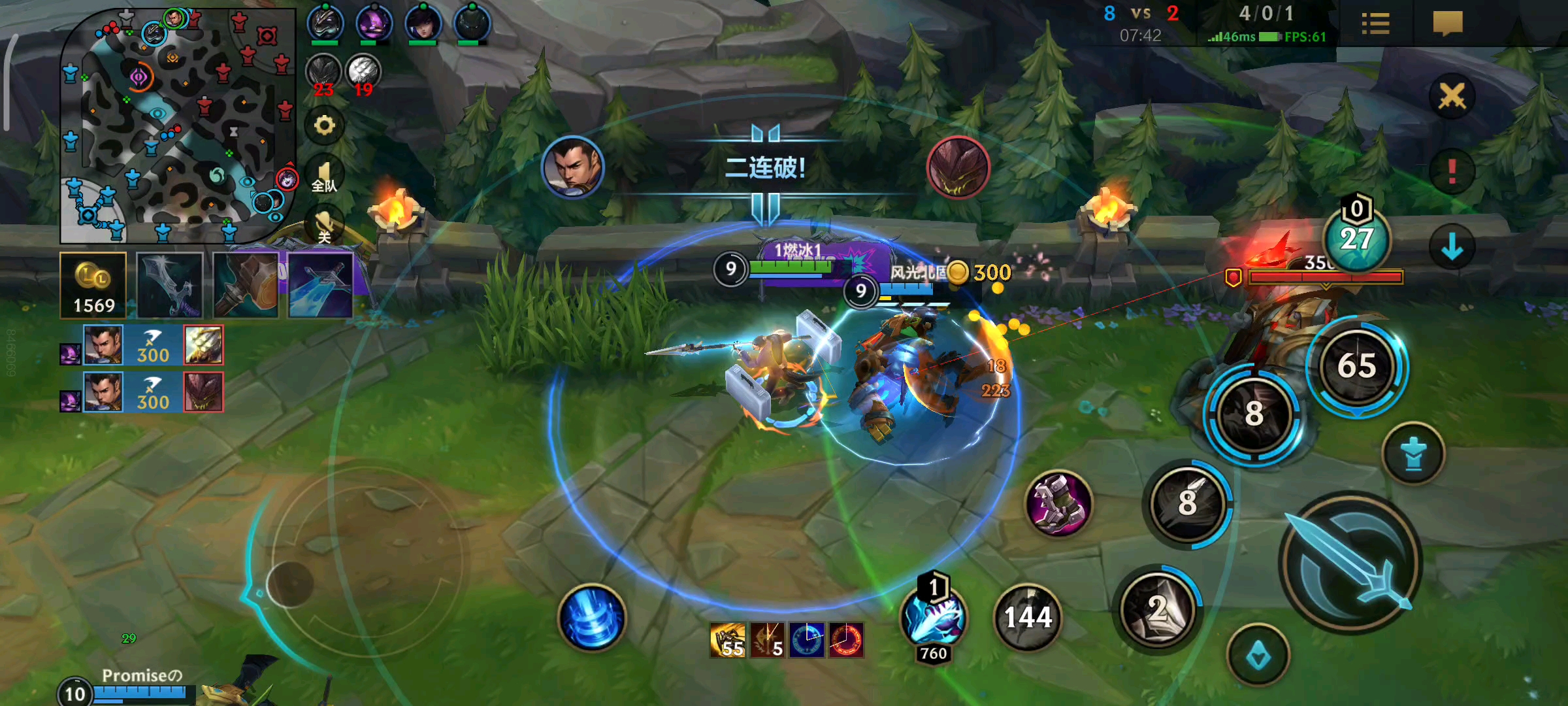
Task: Activate the ultimate ability showing 65 cooldown
Action: [1357, 366]
